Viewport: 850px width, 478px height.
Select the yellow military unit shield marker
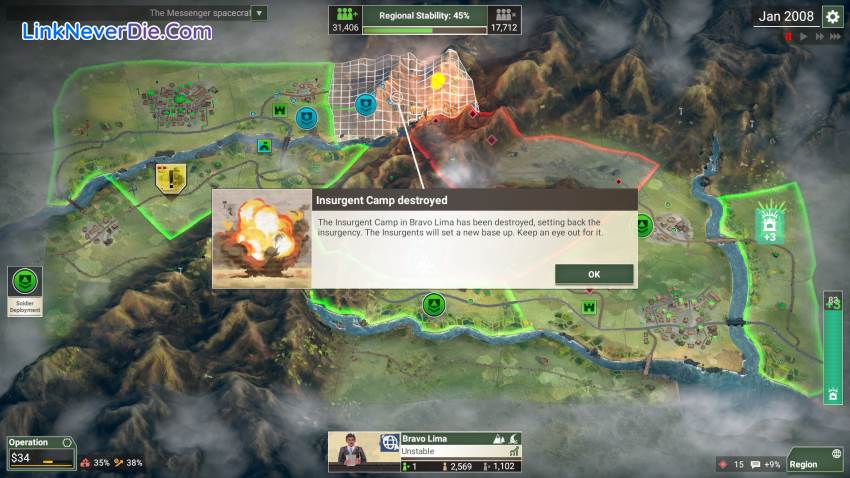pyautogui.click(x=172, y=179)
